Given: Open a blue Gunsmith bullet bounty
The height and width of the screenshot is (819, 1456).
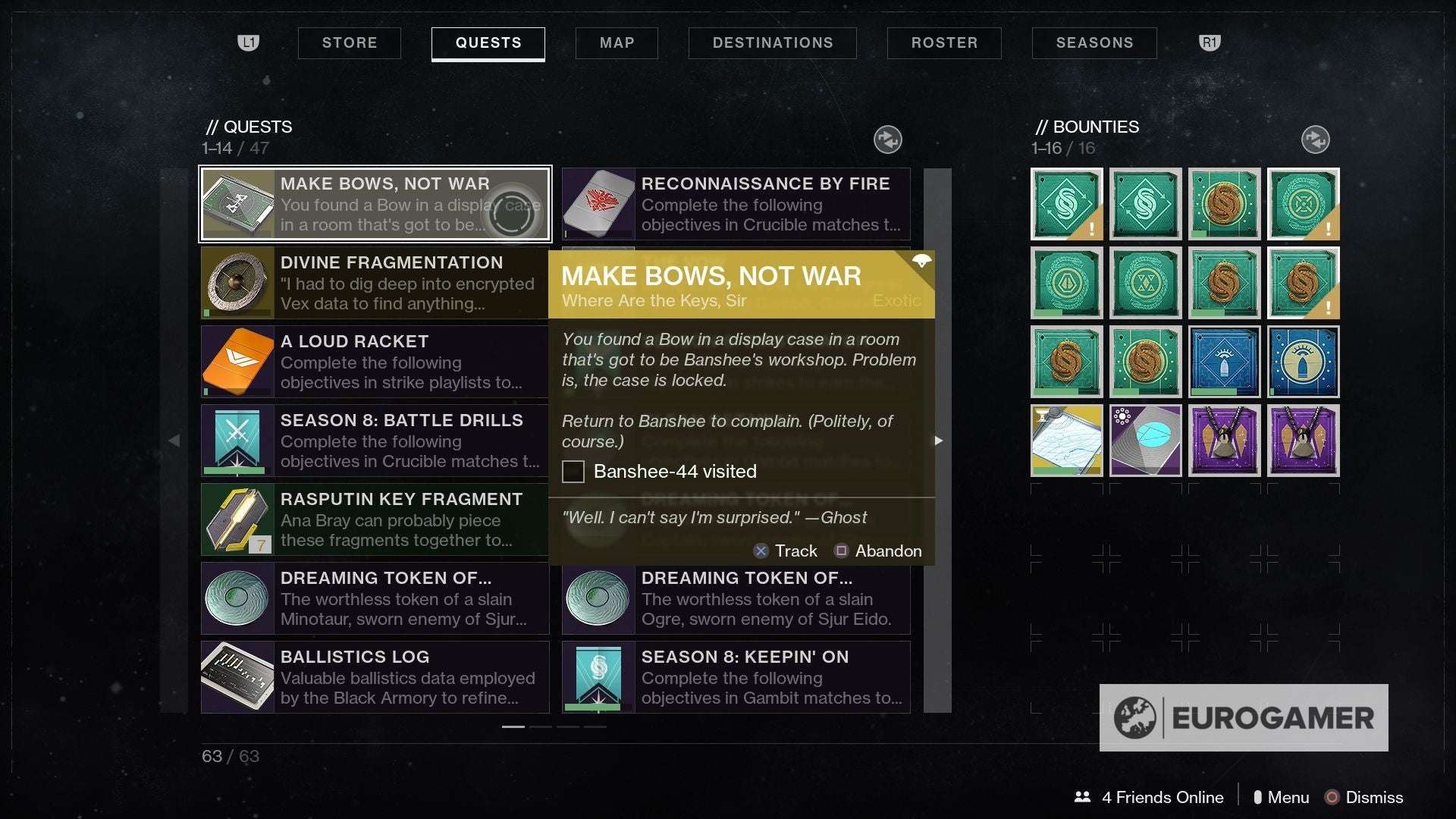Looking at the screenshot, I should click(1224, 362).
